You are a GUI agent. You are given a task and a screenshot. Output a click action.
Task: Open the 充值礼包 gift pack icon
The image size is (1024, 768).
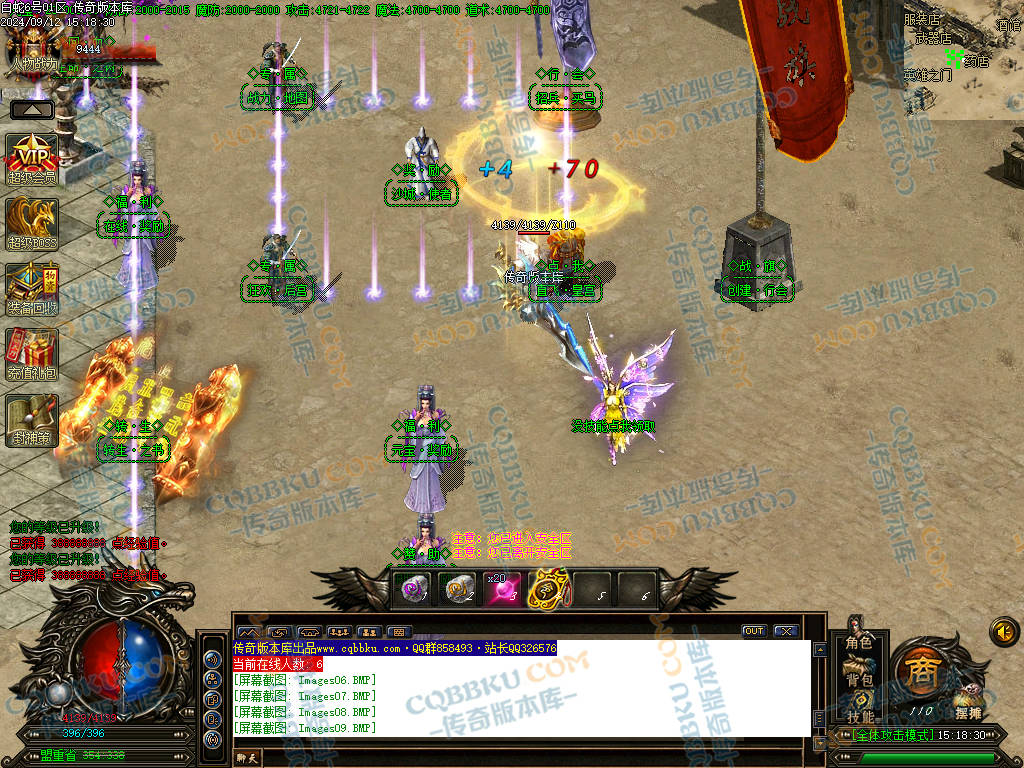tap(32, 352)
